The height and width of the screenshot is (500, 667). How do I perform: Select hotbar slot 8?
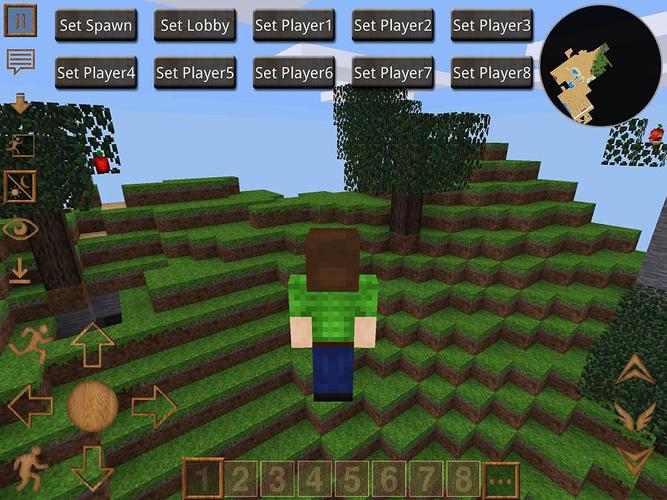(x=463, y=477)
